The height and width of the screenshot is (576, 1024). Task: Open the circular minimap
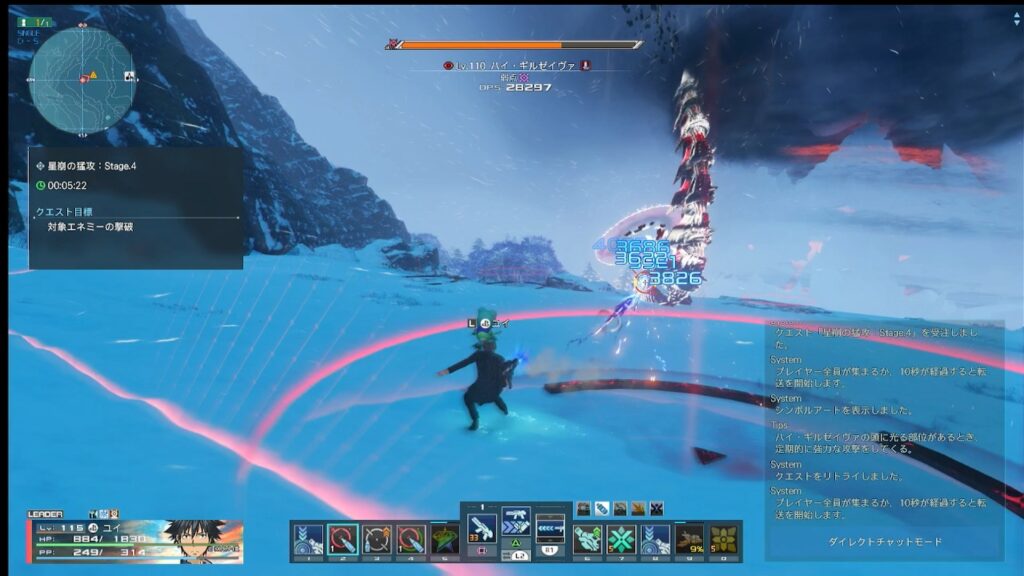point(81,81)
